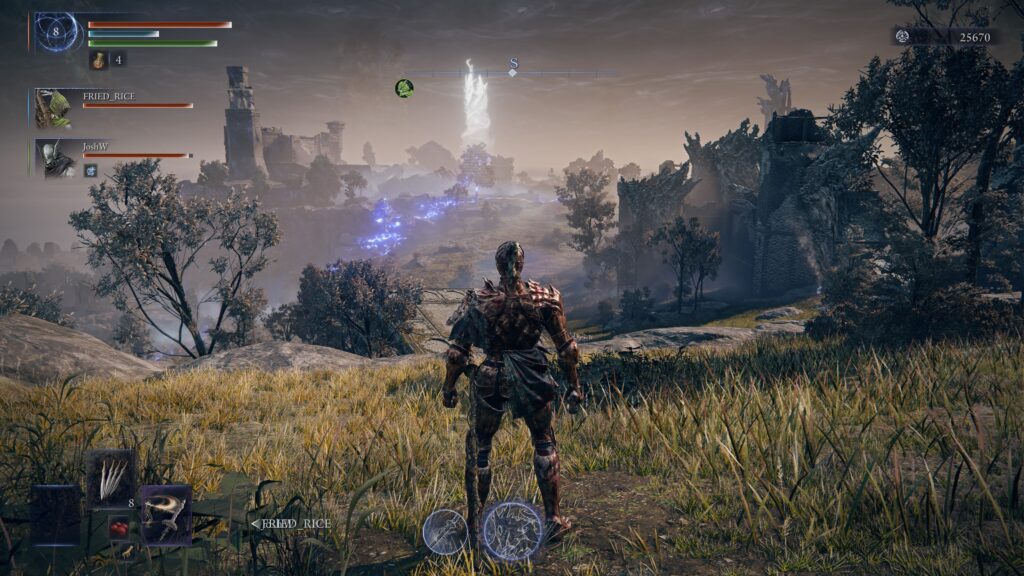Viewport: 1024px width, 576px height.
Task: Select JoshW's teammate portrait
Action: (54, 157)
